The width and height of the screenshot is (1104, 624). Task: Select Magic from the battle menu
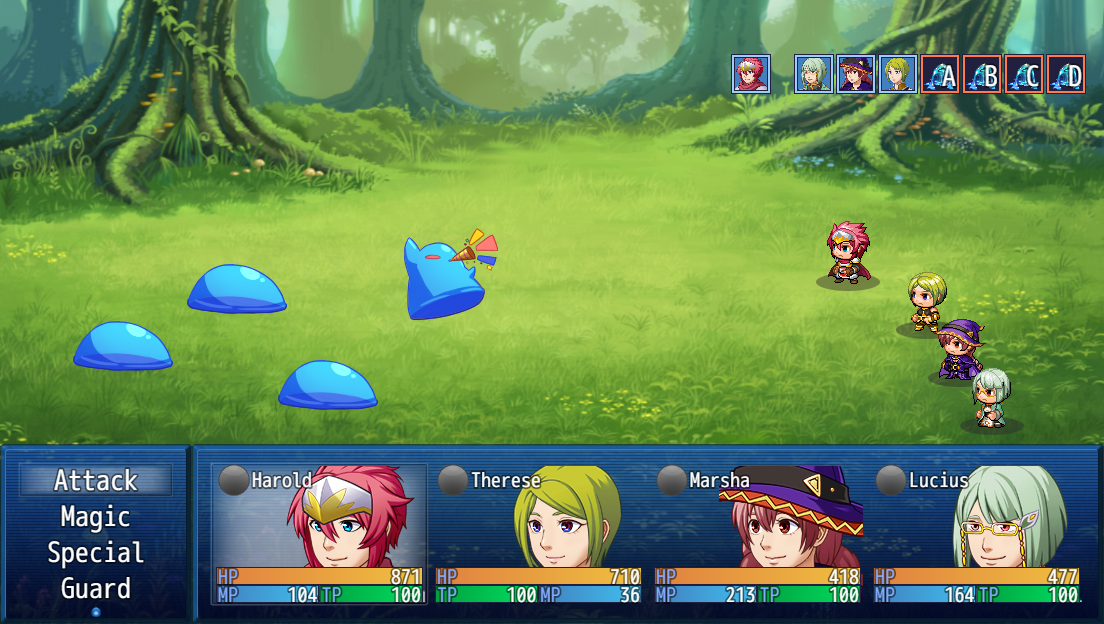(x=95, y=517)
